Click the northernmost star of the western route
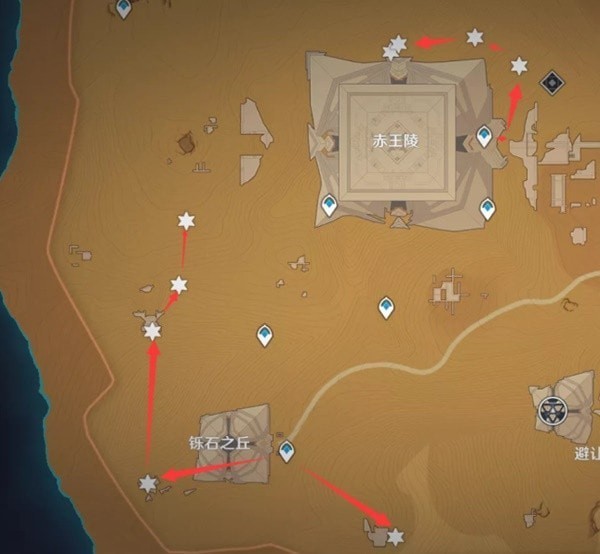The height and width of the screenshot is (554, 600). [x=185, y=221]
